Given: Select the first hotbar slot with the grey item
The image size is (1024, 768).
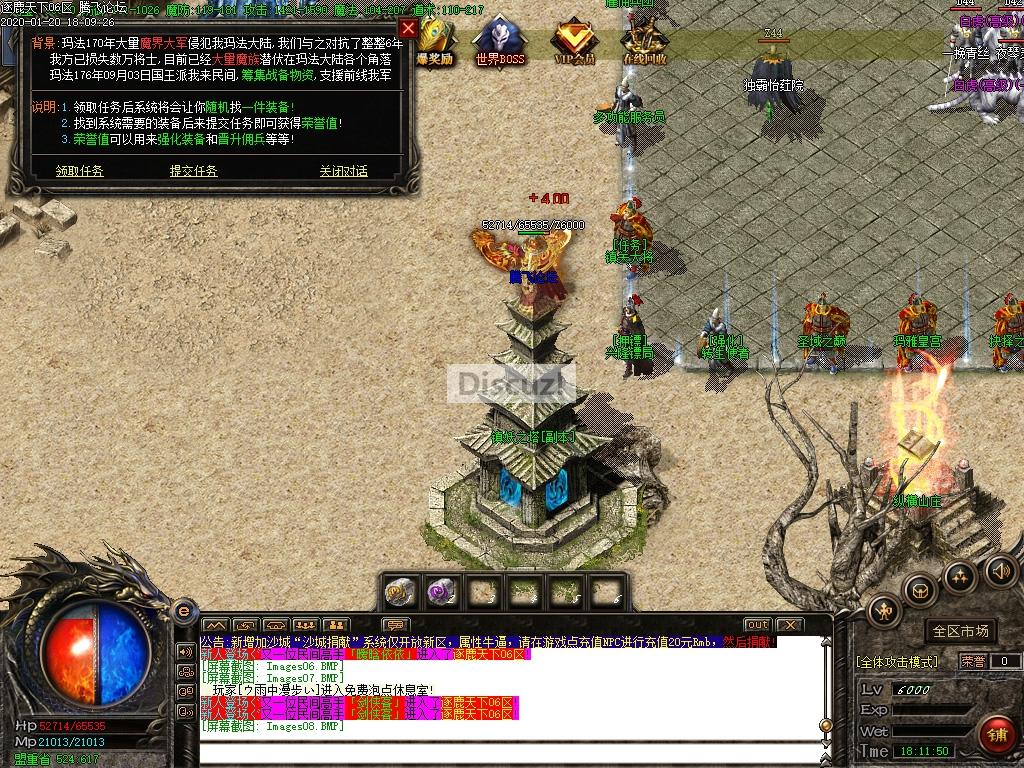Looking at the screenshot, I should [x=402, y=592].
